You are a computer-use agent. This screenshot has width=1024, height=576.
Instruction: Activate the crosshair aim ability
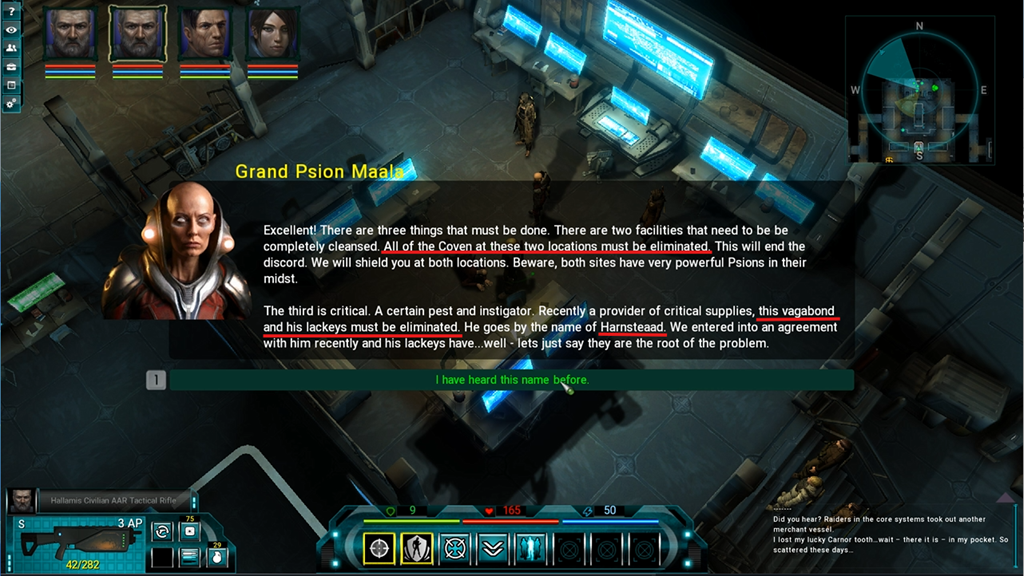(x=379, y=548)
